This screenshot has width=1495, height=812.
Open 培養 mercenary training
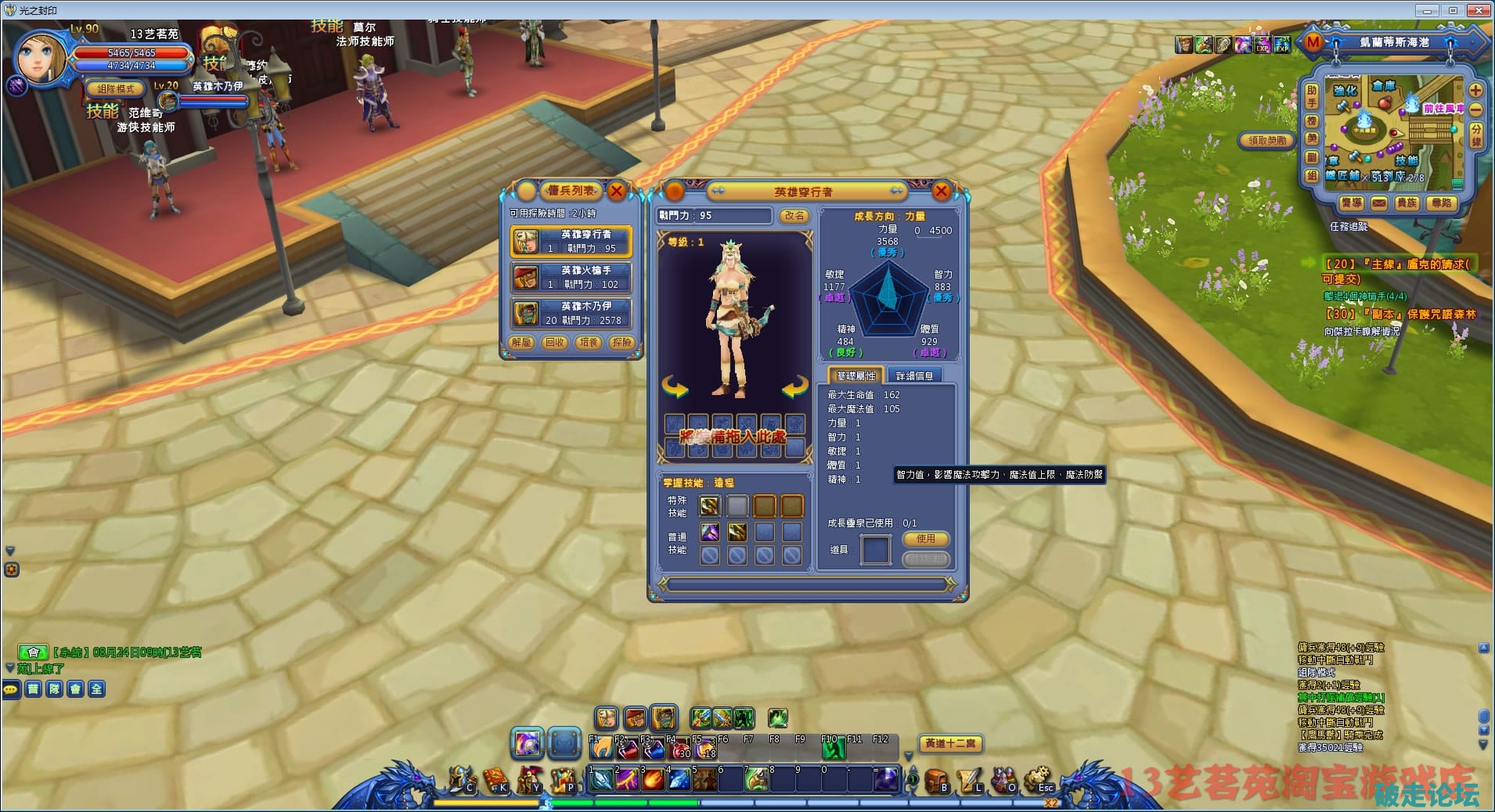[x=588, y=343]
